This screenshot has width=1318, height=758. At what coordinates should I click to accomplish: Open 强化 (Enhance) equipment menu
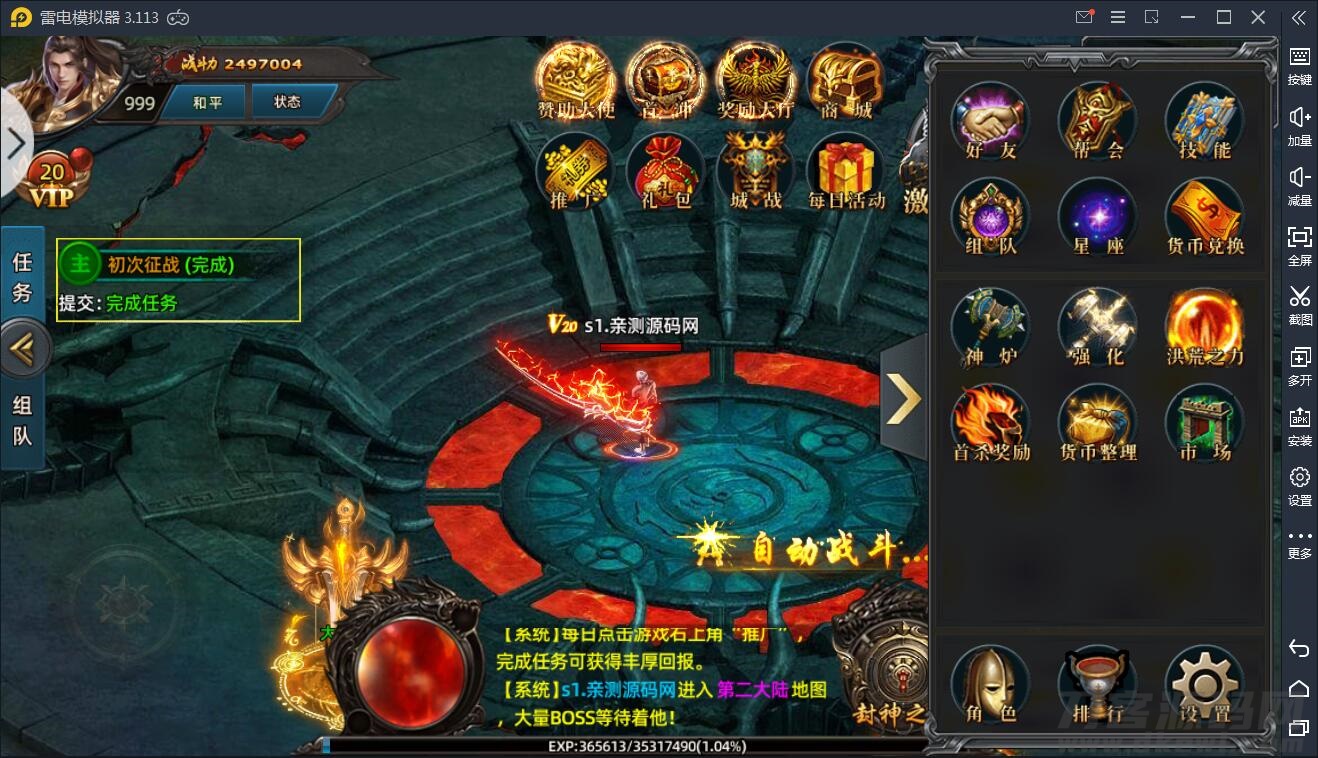coord(1097,325)
